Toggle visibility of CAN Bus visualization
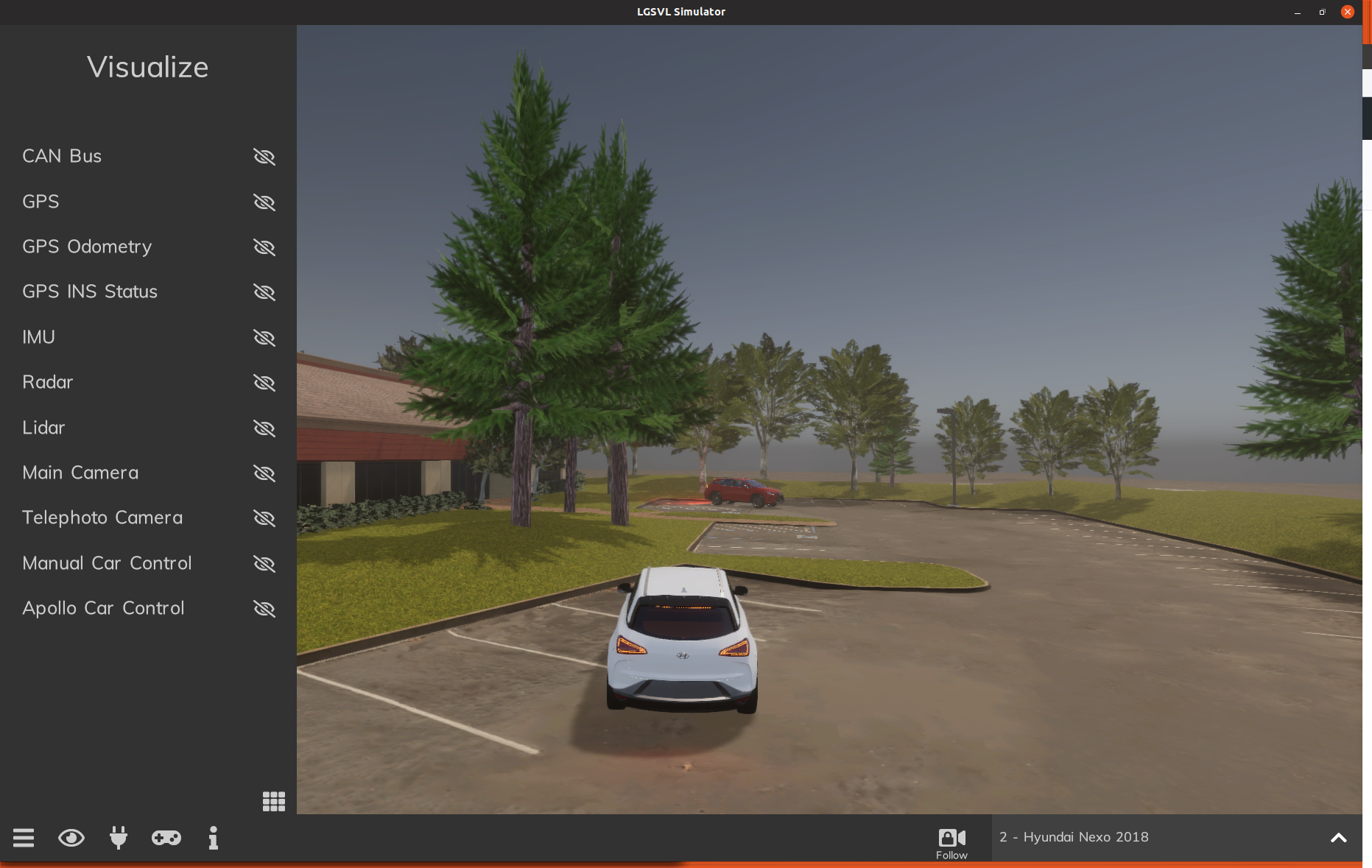The width and height of the screenshot is (1372, 868). click(264, 157)
